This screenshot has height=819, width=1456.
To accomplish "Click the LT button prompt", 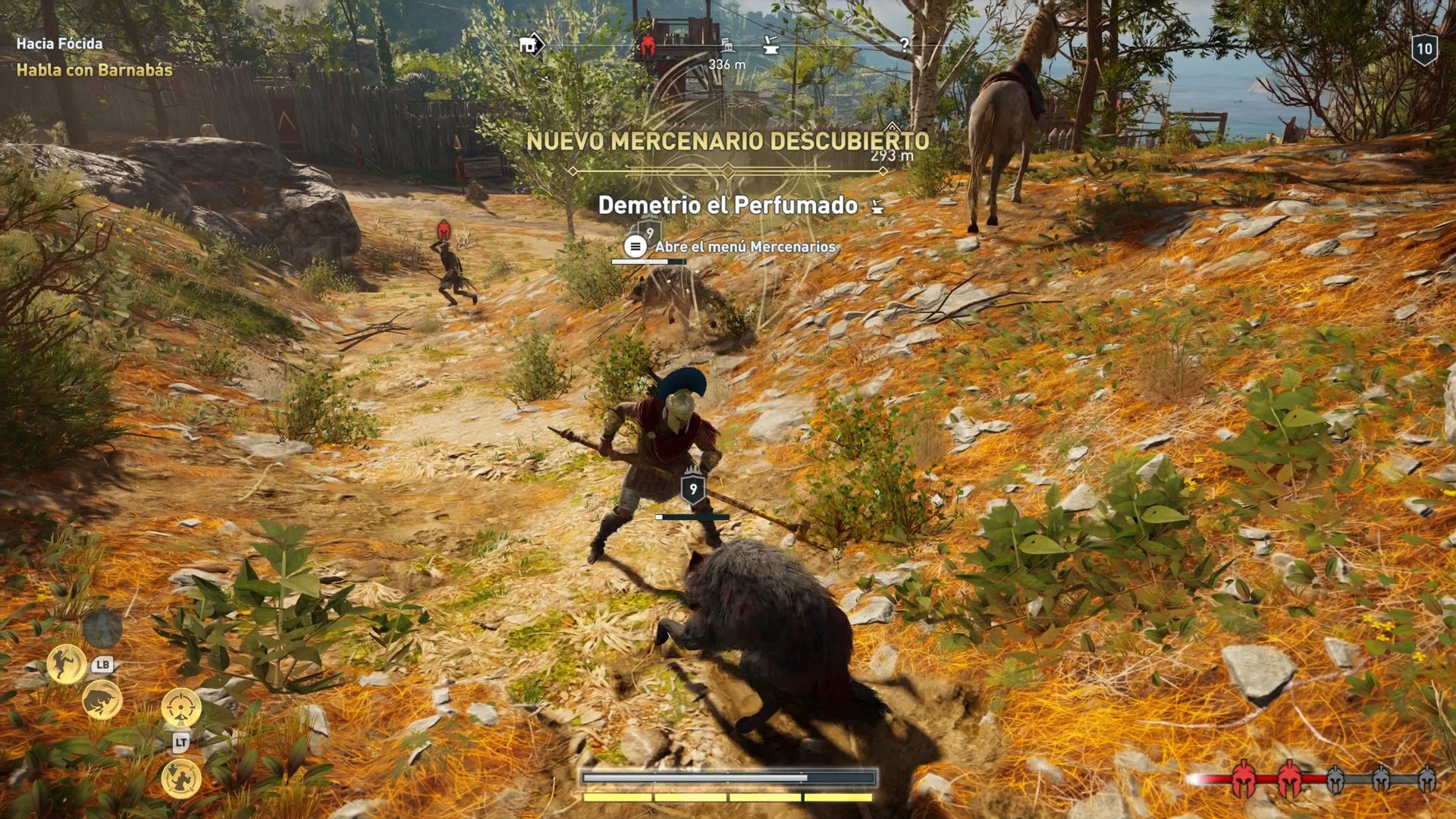I will pos(183,741).
